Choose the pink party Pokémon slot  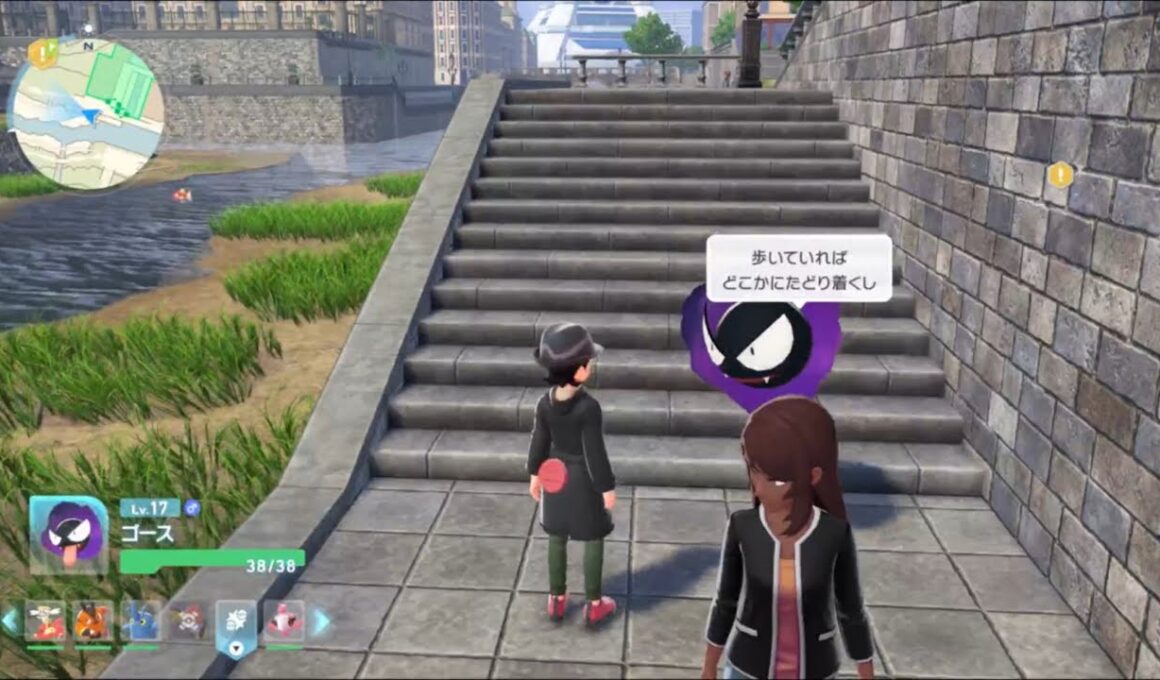284,623
